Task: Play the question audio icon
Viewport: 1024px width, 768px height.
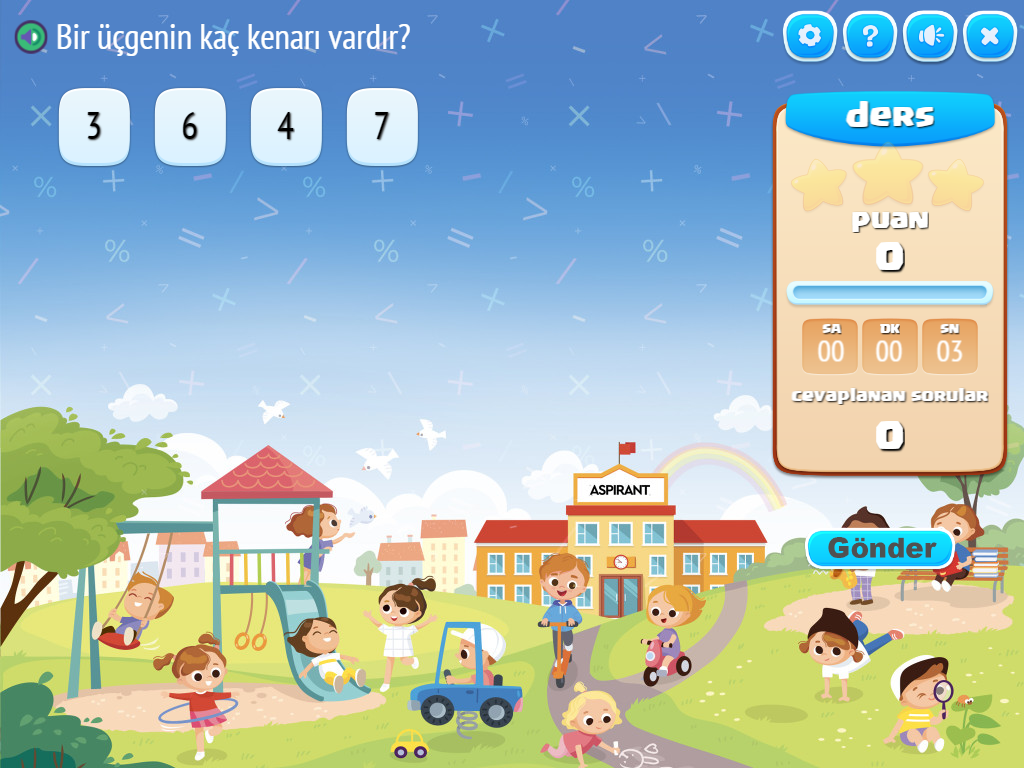Action: pos(31,38)
